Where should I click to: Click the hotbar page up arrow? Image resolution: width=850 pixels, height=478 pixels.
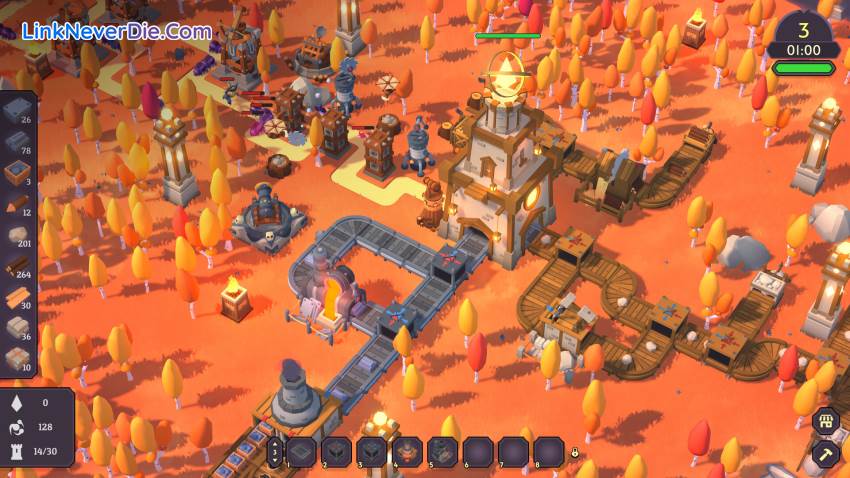point(276,441)
